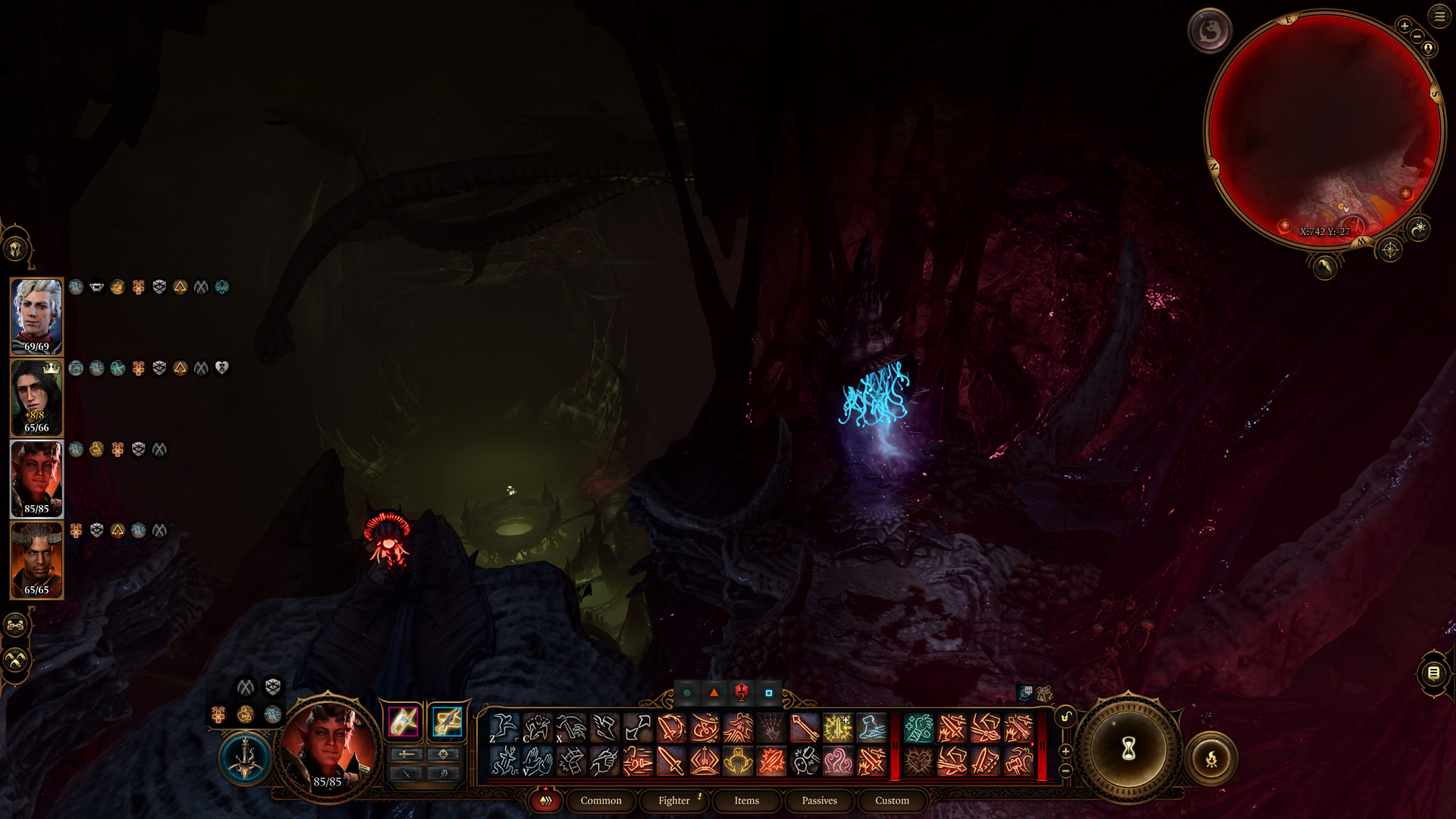Open the main menu hamburger button
Screen dimensions: 1456x819
[x=1439, y=16]
